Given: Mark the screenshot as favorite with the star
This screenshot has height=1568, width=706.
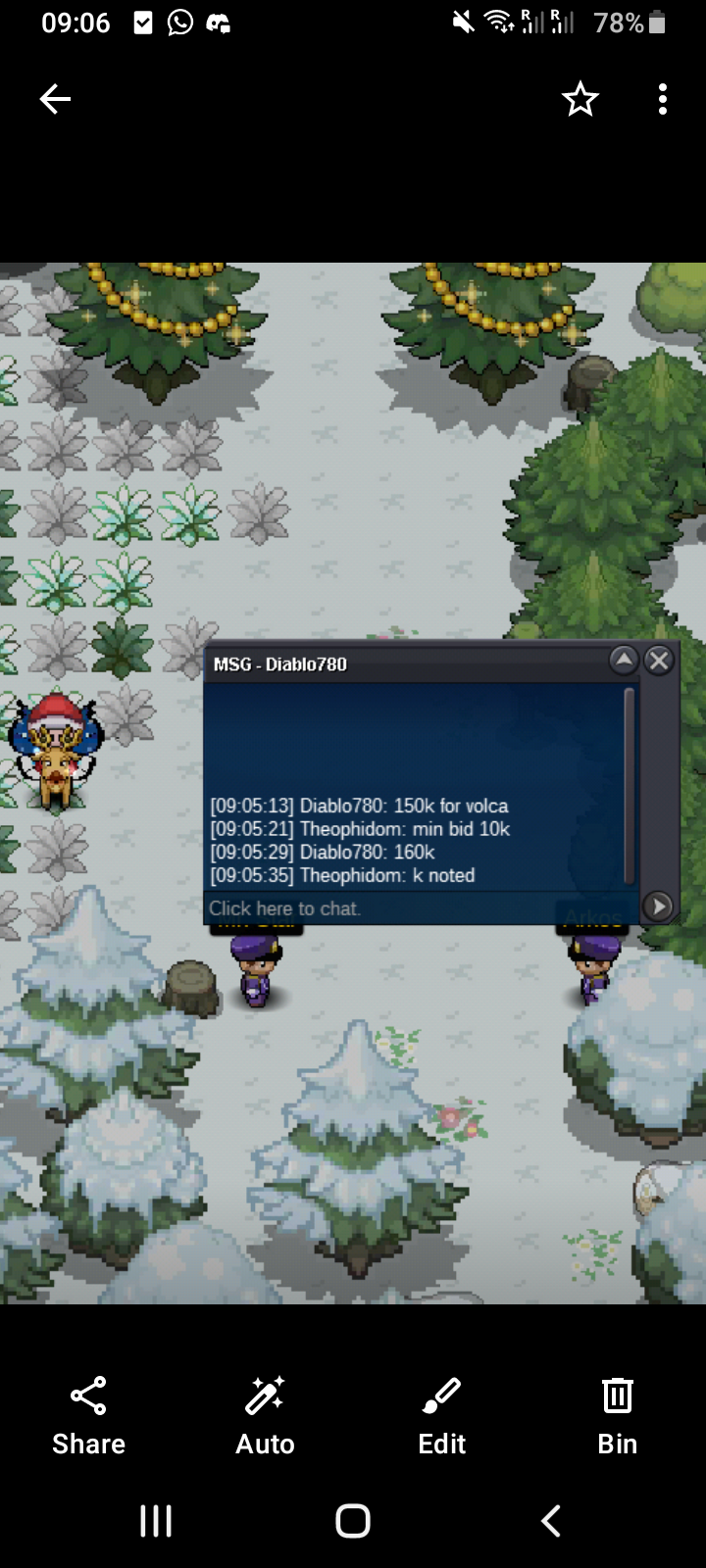Looking at the screenshot, I should point(580,99).
